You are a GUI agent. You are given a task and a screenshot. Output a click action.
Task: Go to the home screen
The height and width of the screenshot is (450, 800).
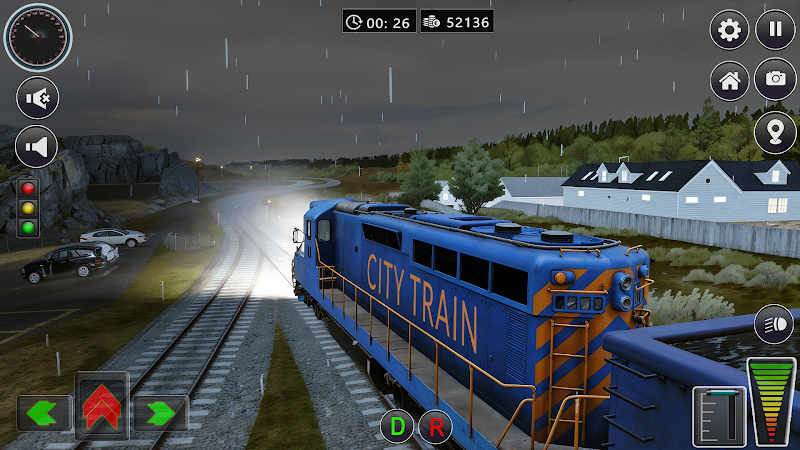729,80
